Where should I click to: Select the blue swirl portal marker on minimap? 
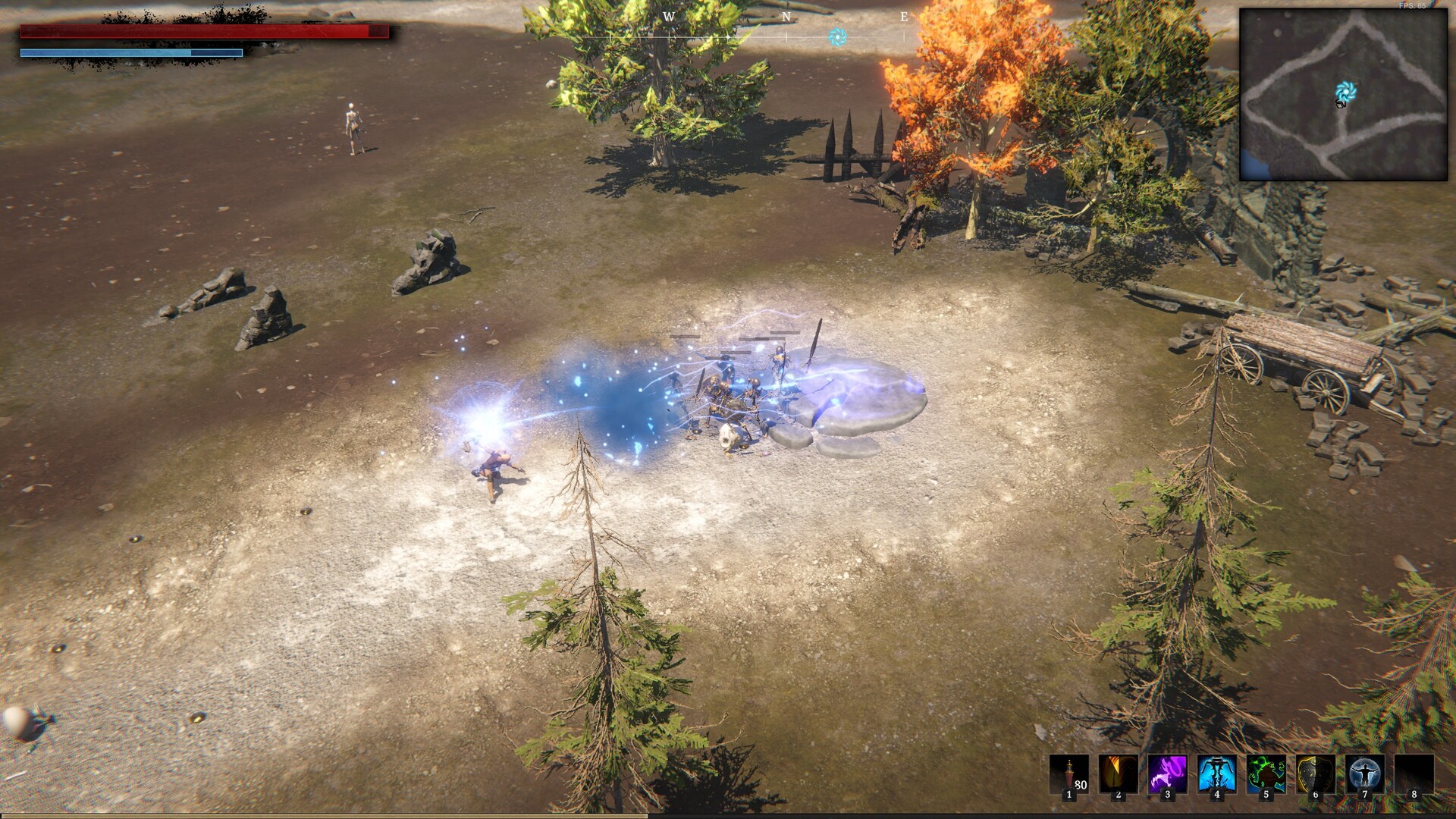[1345, 93]
